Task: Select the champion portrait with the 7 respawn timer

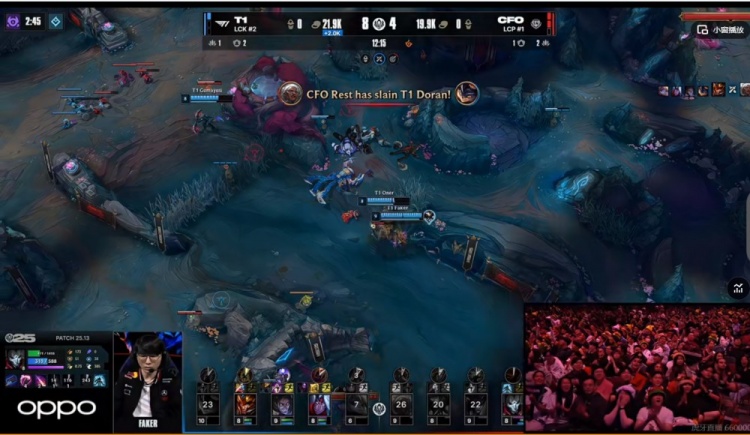Action: tap(357, 405)
